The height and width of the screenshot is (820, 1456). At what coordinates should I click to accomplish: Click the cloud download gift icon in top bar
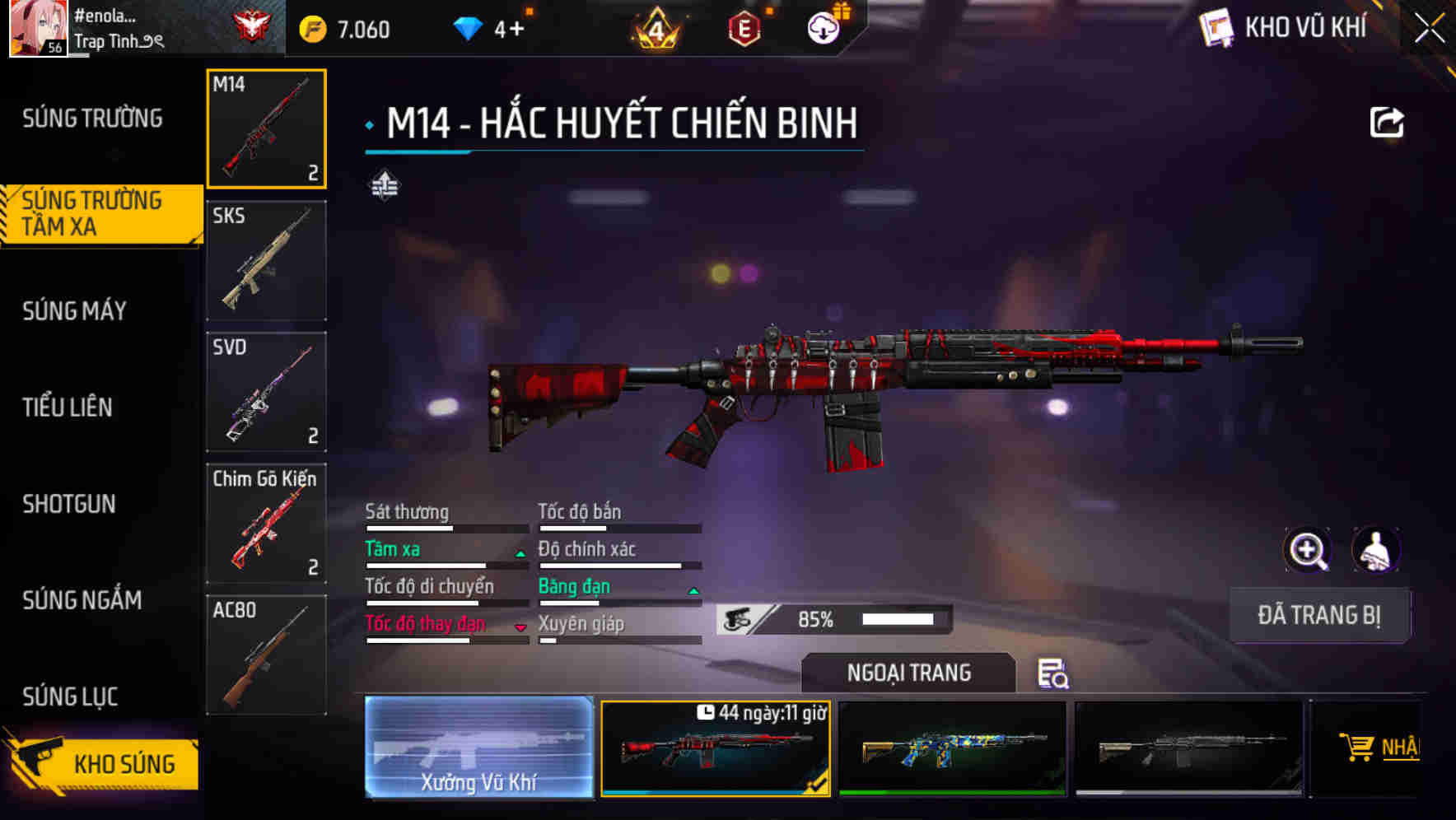pos(821,27)
